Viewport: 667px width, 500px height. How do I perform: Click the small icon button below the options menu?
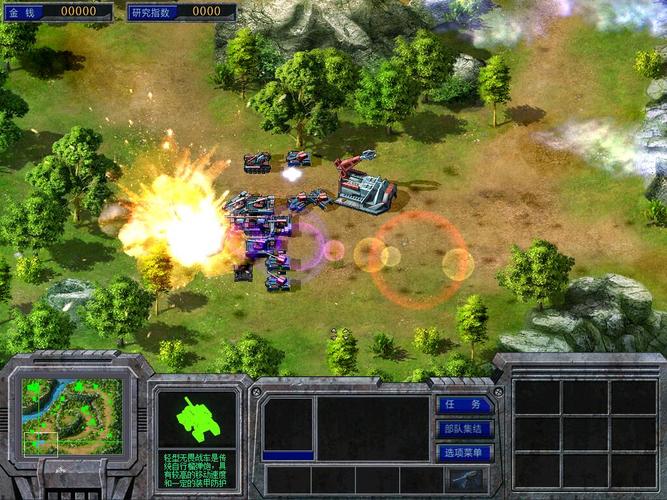coord(465,479)
